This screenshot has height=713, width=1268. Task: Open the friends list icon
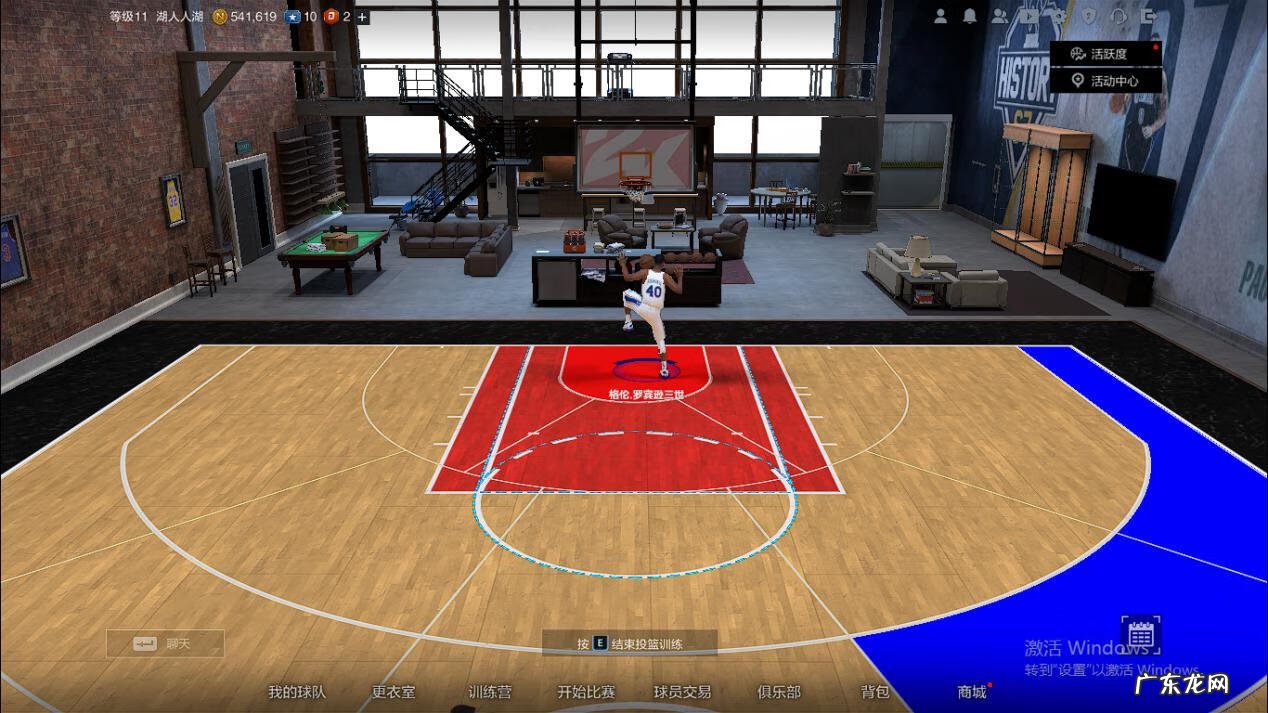1000,16
